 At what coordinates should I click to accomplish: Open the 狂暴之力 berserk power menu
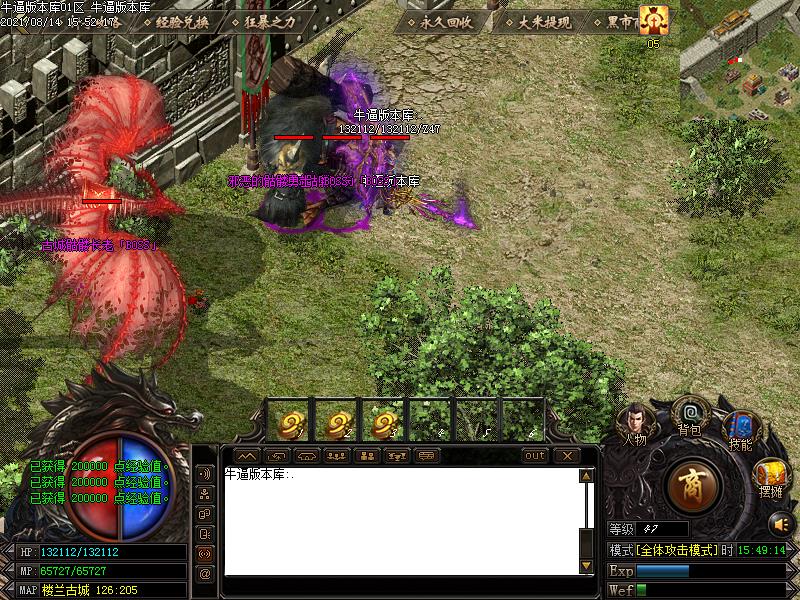point(270,21)
